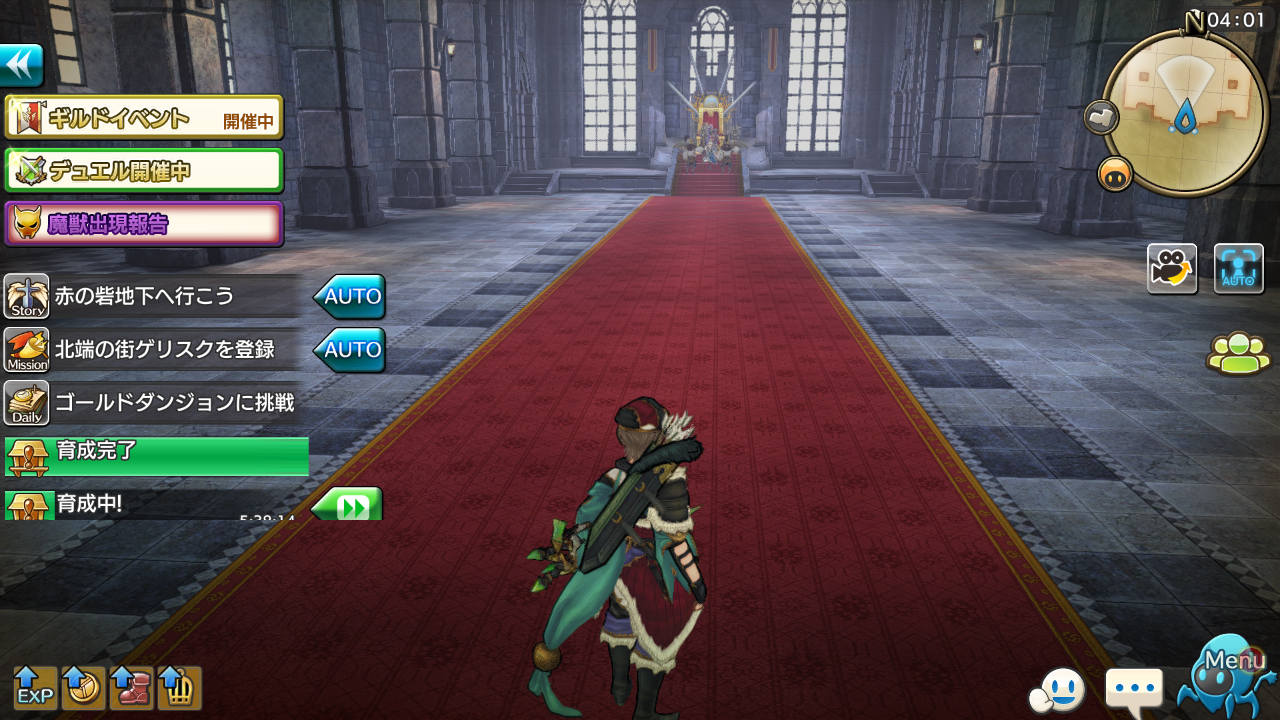Open the 魔獣出現報告 banner
This screenshot has height=720, width=1280.
point(144,224)
